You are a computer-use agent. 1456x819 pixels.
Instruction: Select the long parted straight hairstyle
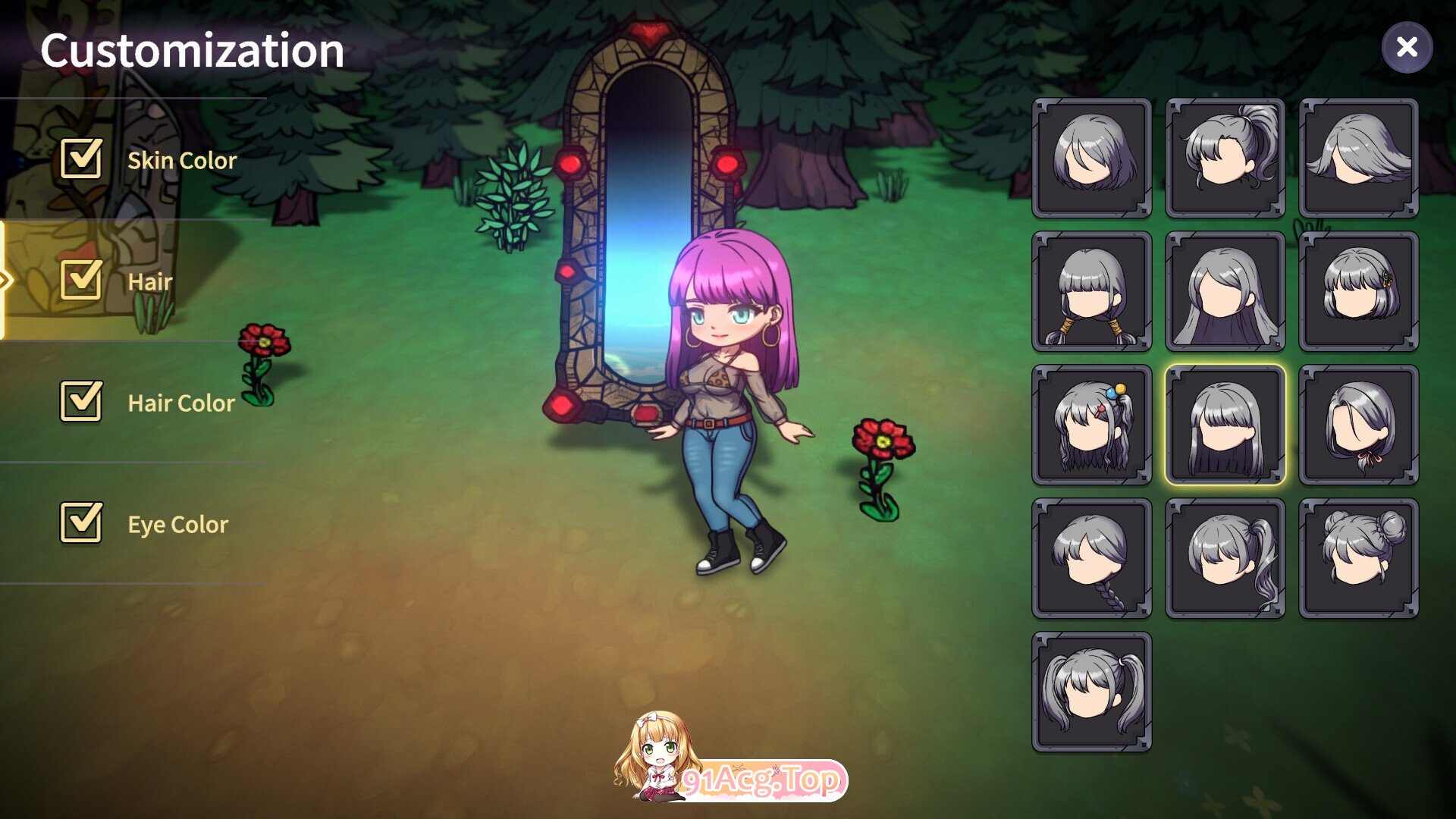pos(1225,291)
